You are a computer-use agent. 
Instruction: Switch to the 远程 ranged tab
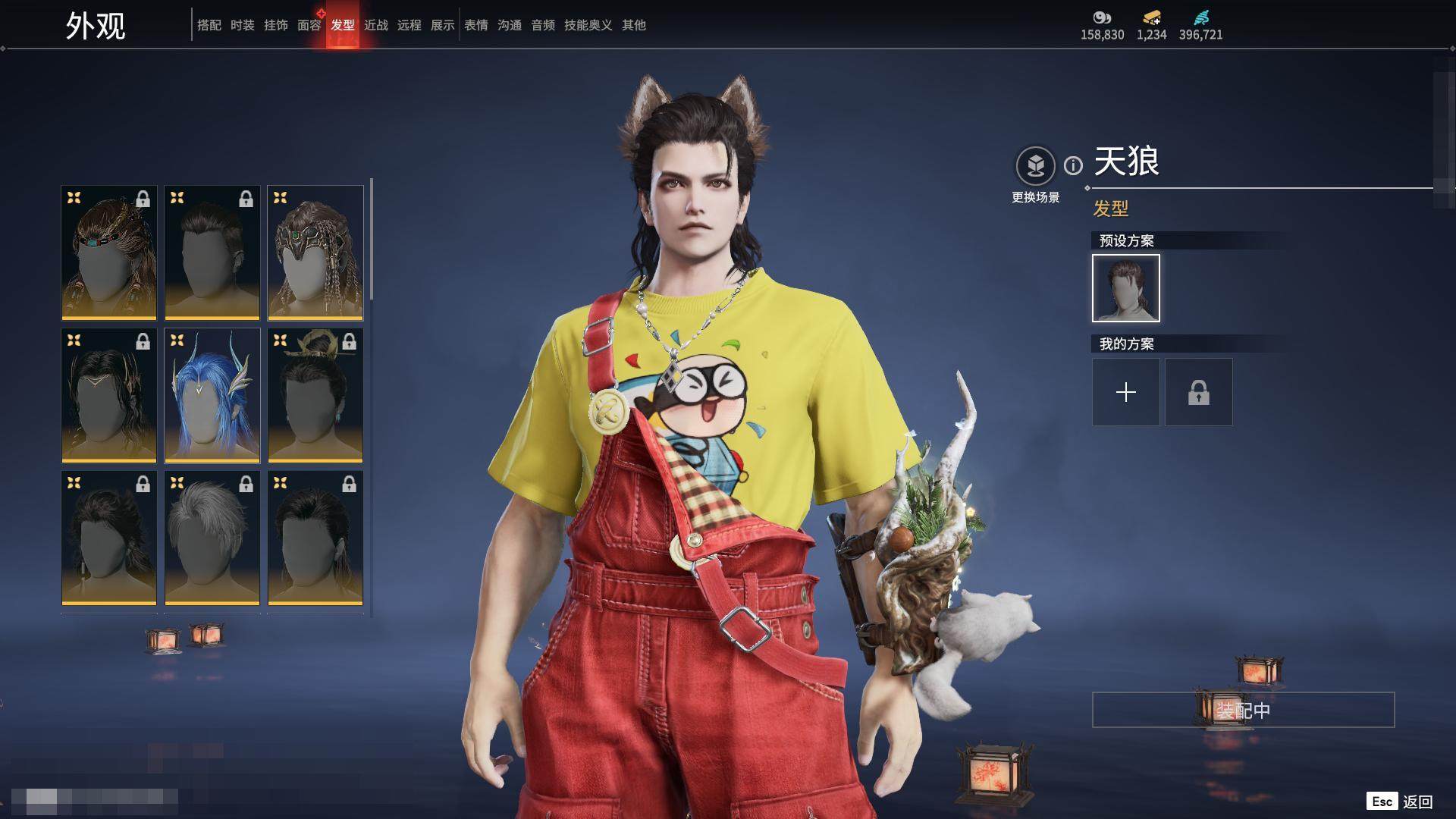pyautogui.click(x=409, y=25)
